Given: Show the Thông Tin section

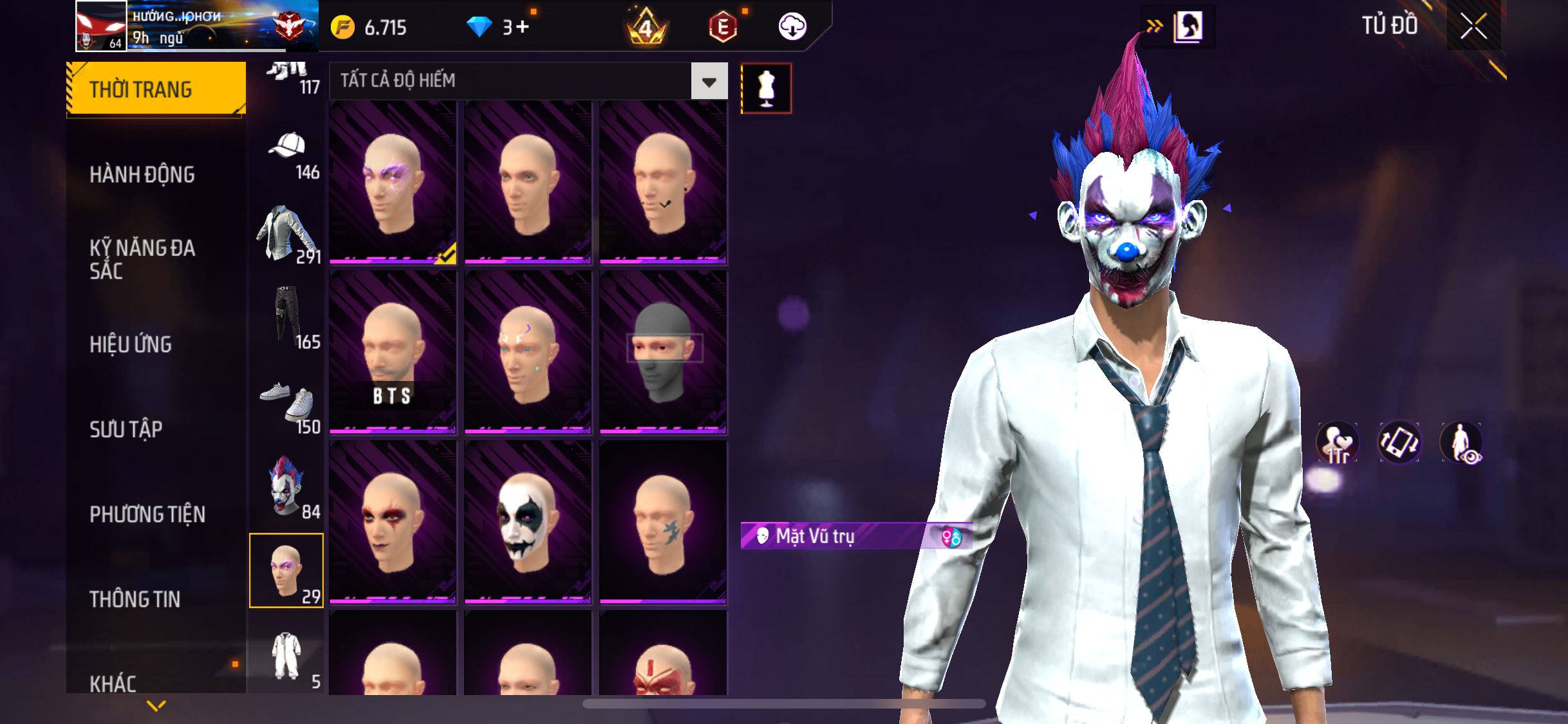Looking at the screenshot, I should click(135, 599).
